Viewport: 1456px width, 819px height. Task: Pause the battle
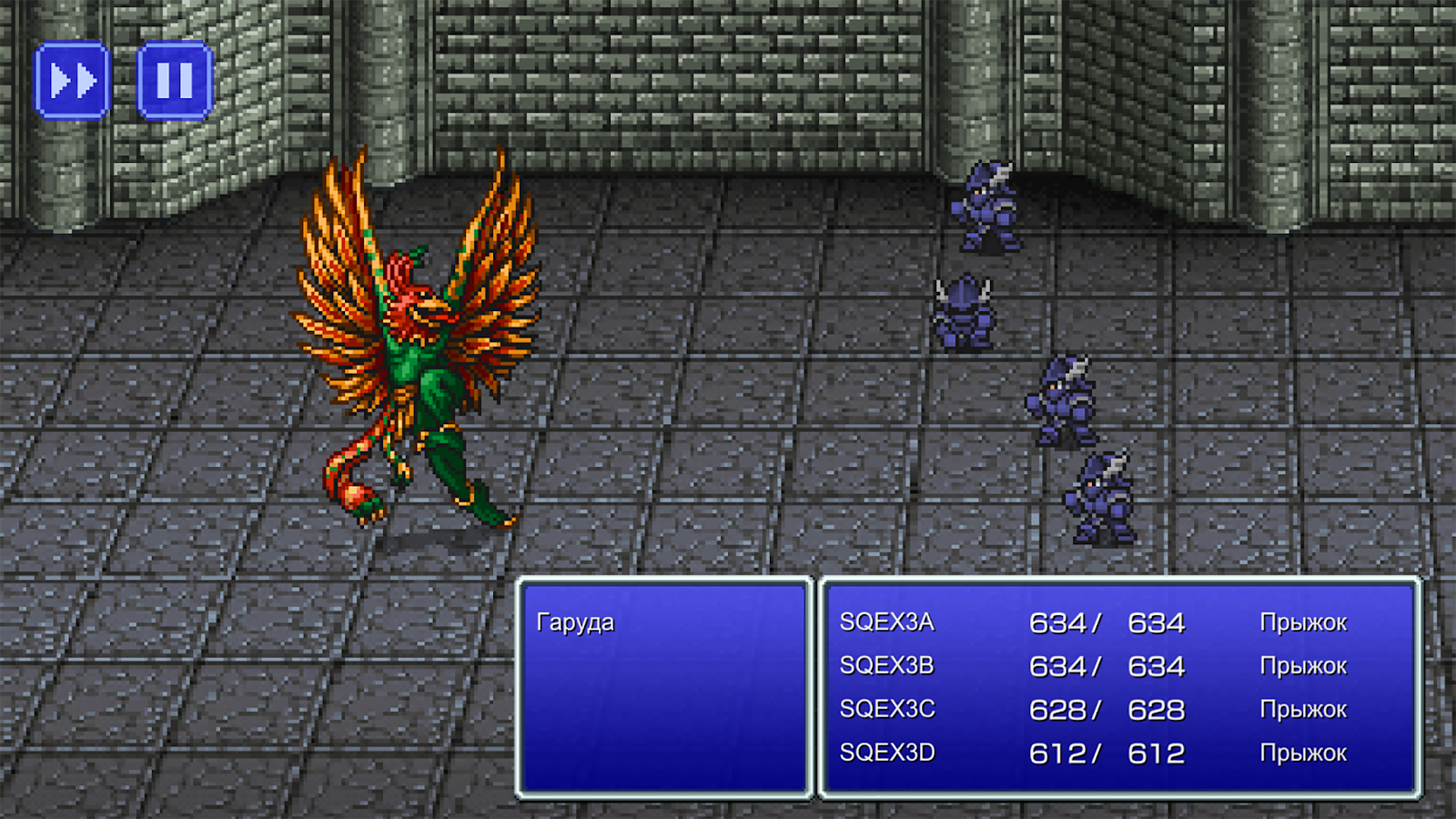[175, 81]
